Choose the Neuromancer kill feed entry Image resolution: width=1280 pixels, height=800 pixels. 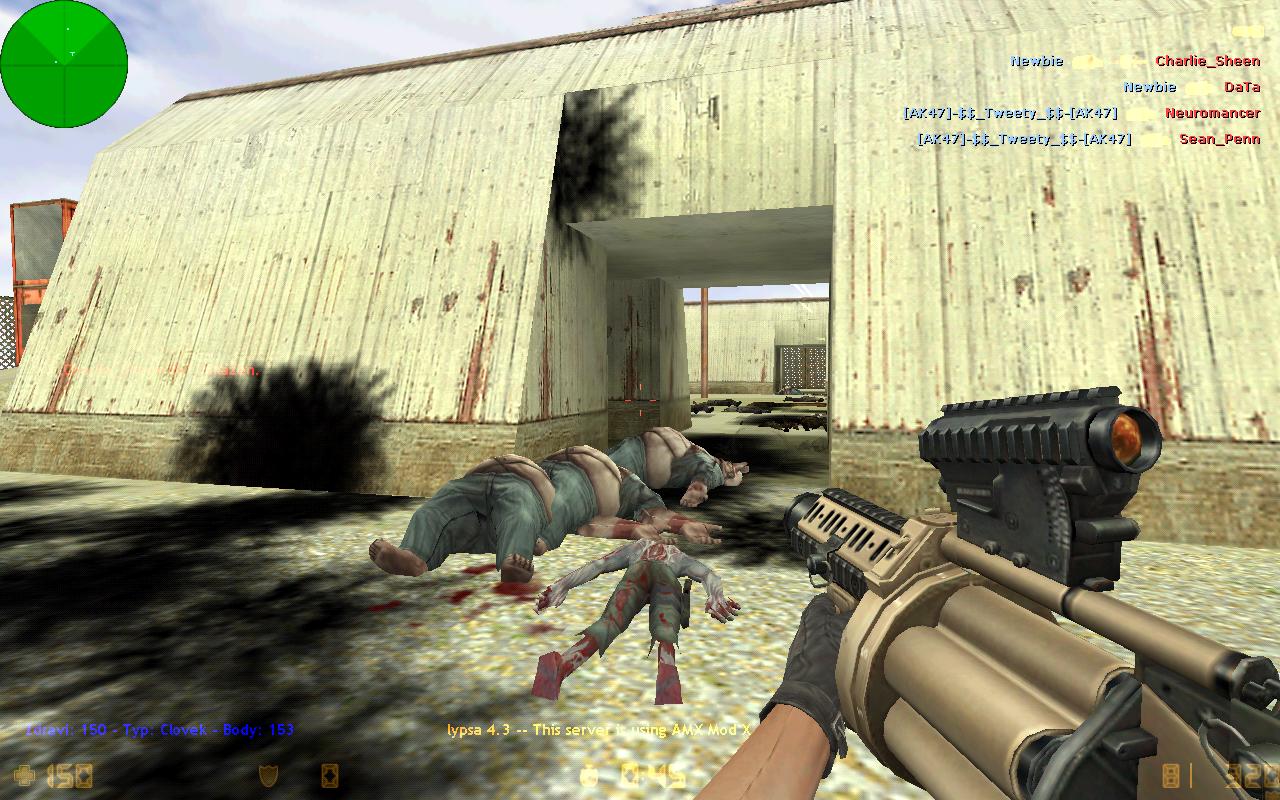click(1081, 113)
